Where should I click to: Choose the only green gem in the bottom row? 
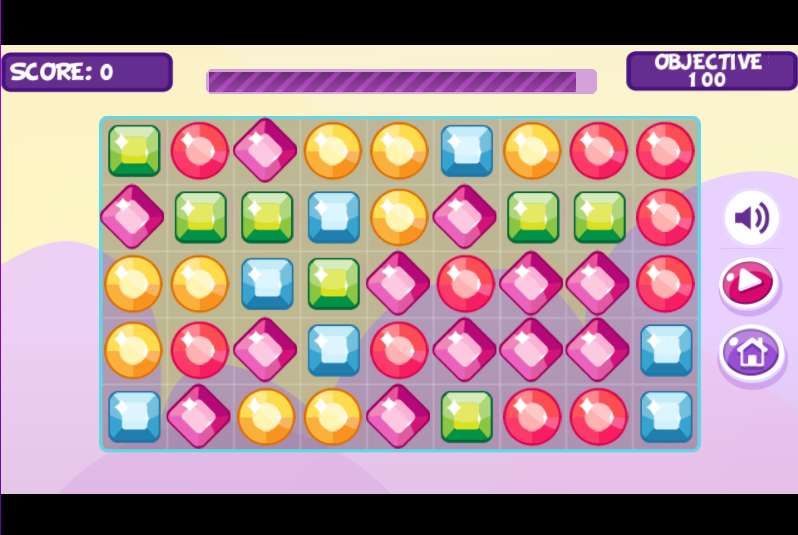coord(467,416)
